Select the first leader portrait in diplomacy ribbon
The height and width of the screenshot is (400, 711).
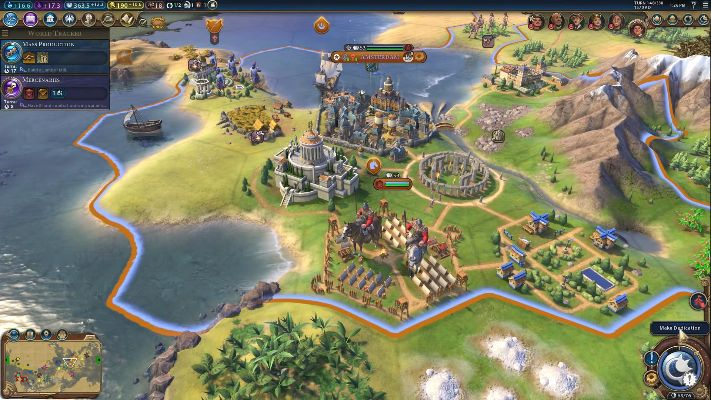535,21
